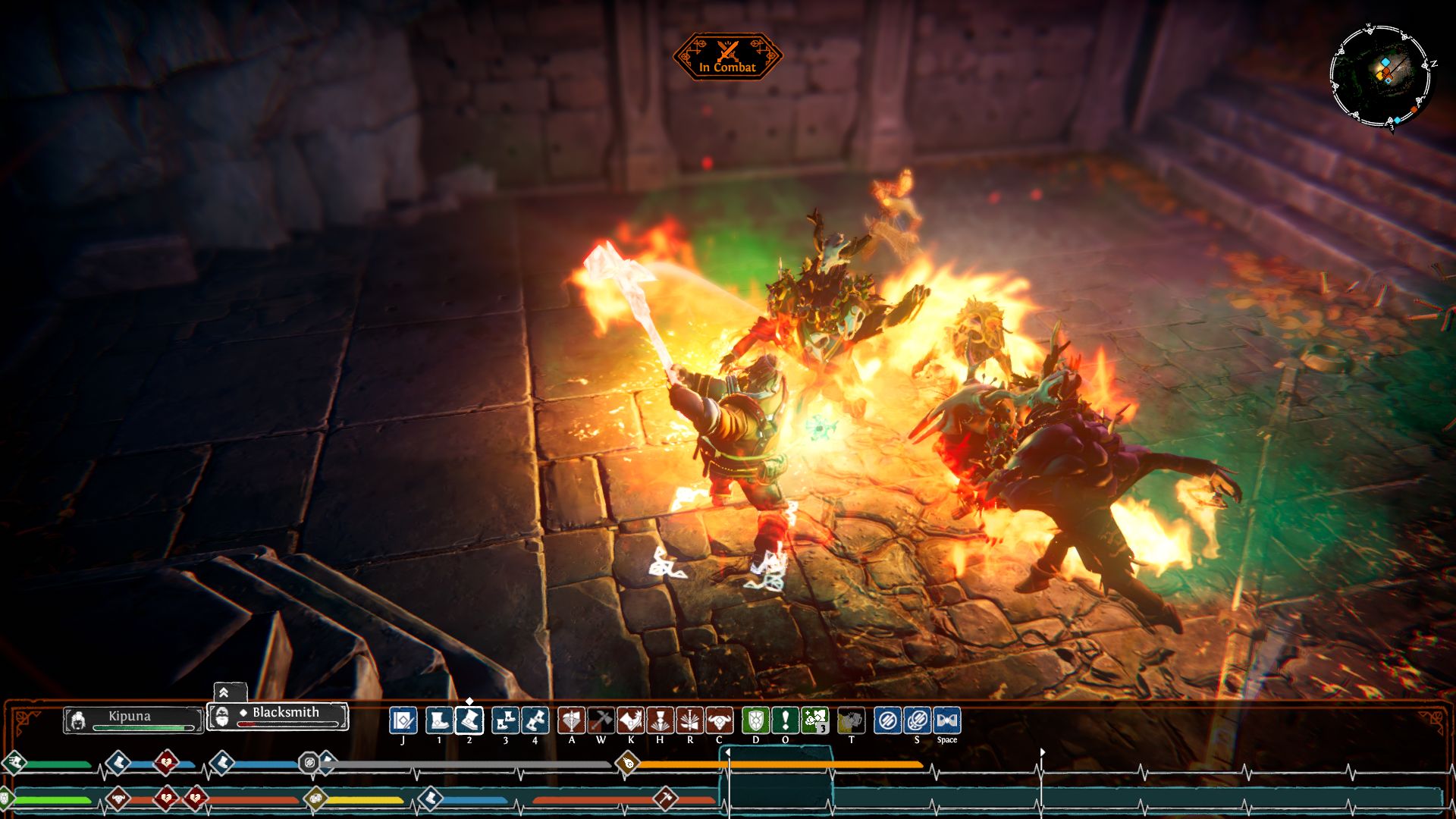
Task: Select the hammer ability bound to W
Action: coord(601,720)
